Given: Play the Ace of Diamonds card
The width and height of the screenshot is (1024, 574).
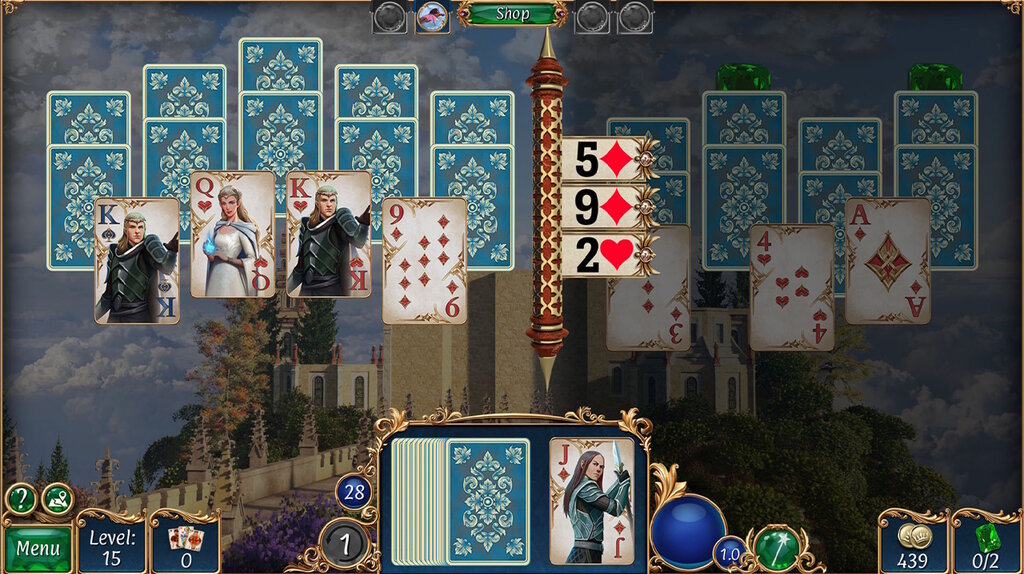Looking at the screenshot, I should click(887, 260).
